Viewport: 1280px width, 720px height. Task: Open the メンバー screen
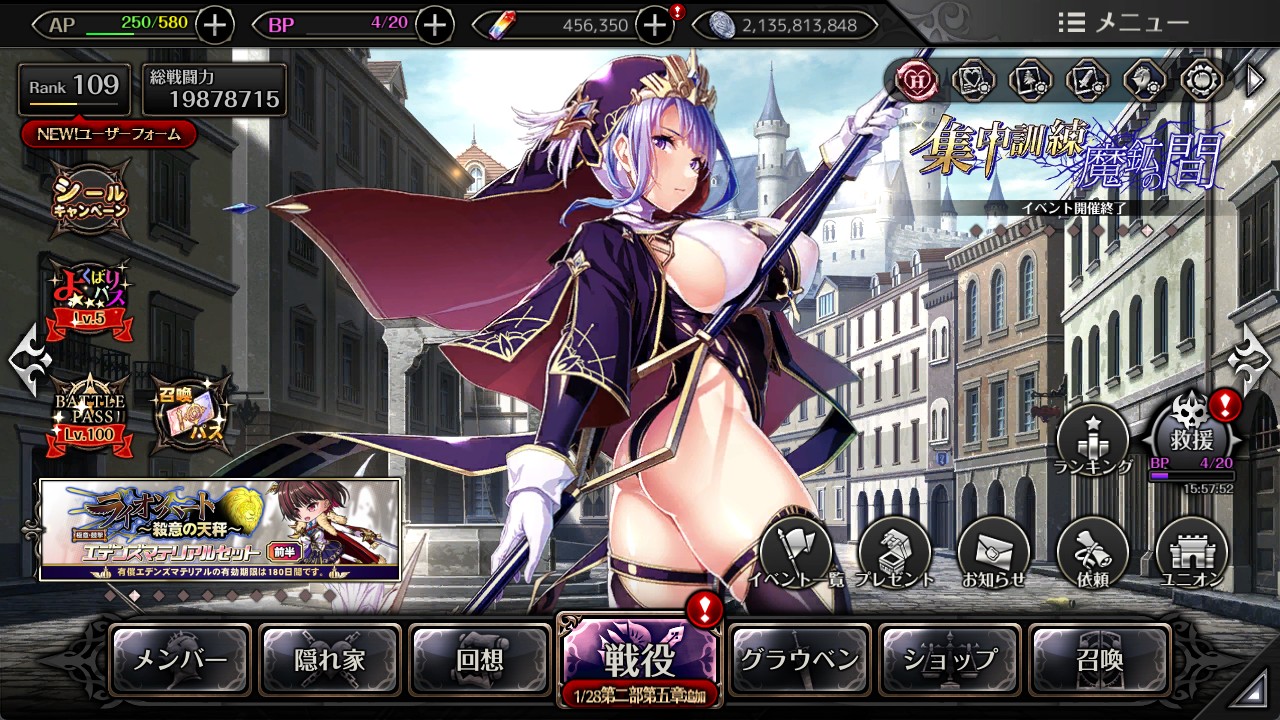pos(180,660)
